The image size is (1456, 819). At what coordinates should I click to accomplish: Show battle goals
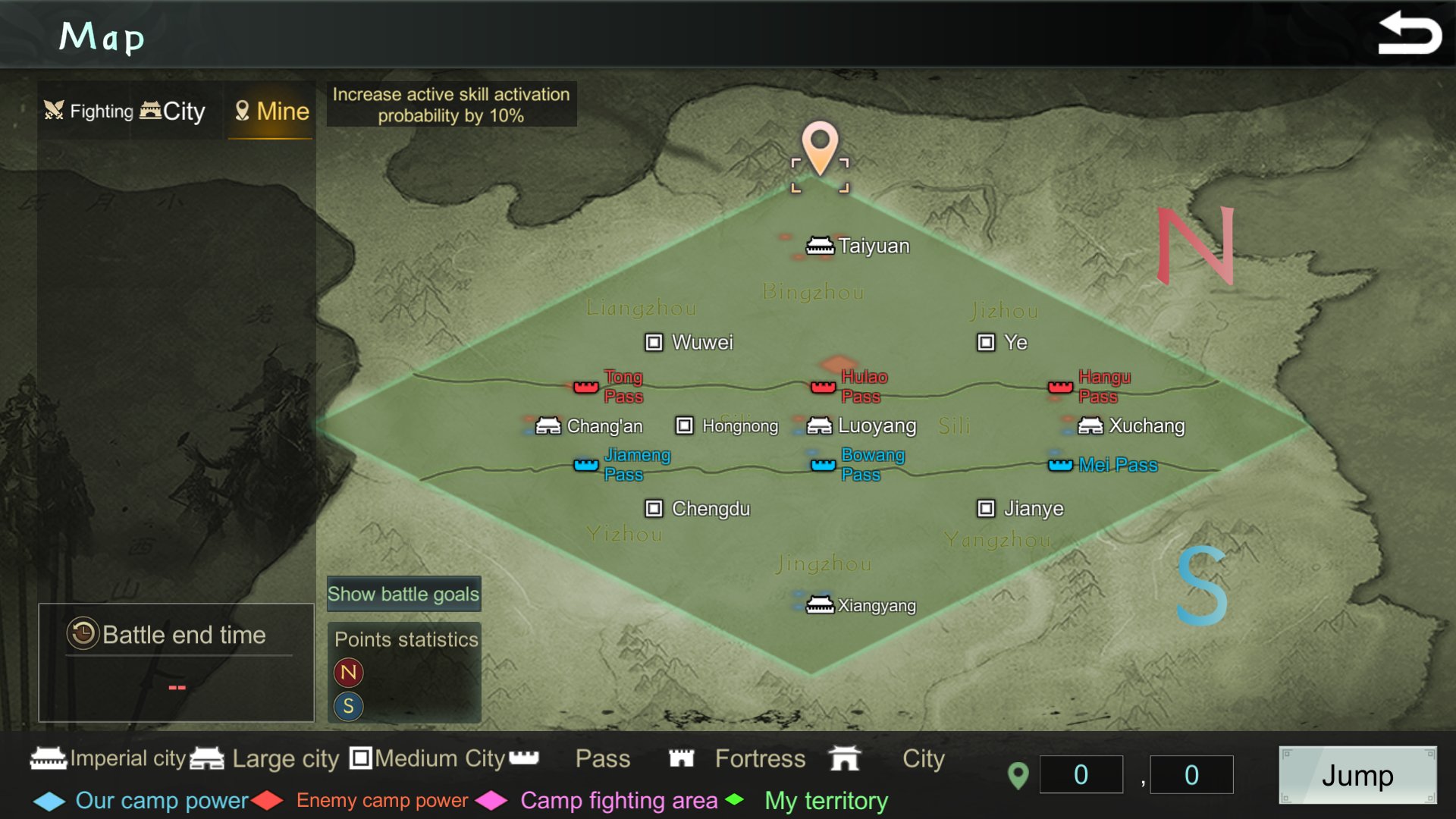[x=403, y=594]
